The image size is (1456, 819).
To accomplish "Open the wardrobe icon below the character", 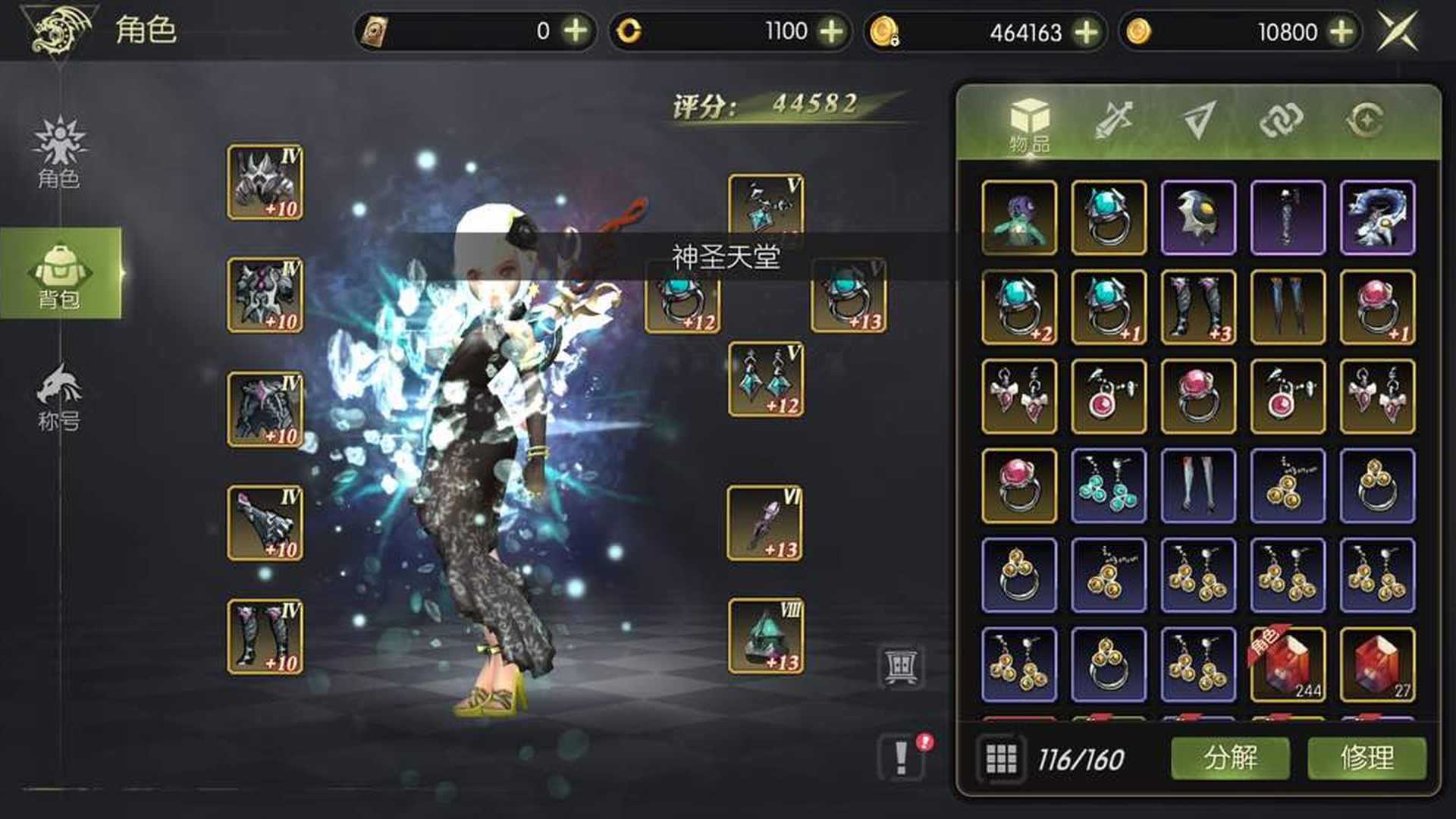I will pos(901,667).
